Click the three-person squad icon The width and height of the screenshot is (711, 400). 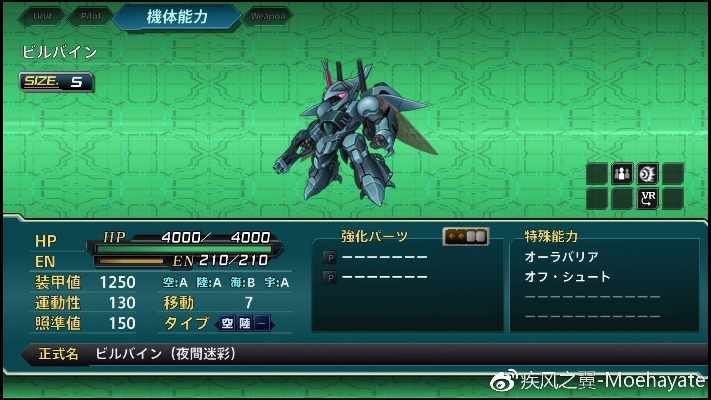coord(622,174)
